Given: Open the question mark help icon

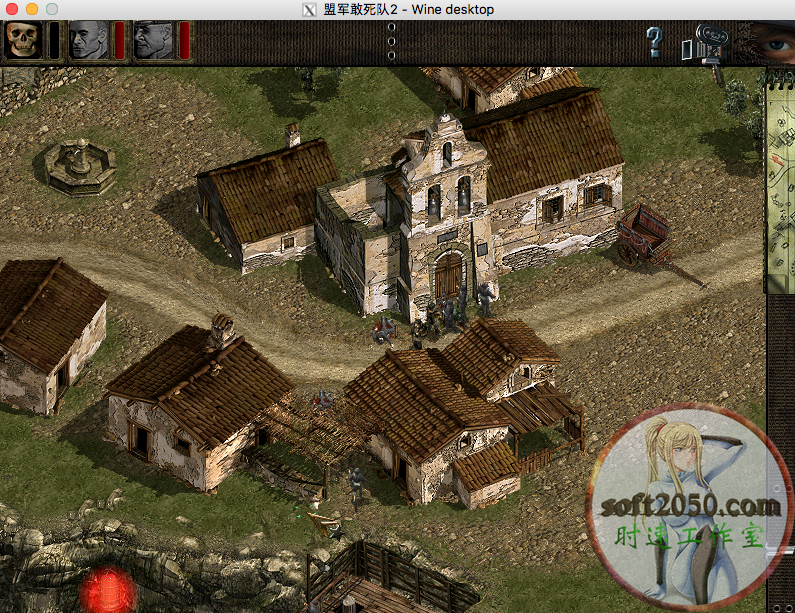Looking at the screenshot, I should coord(654,42).
